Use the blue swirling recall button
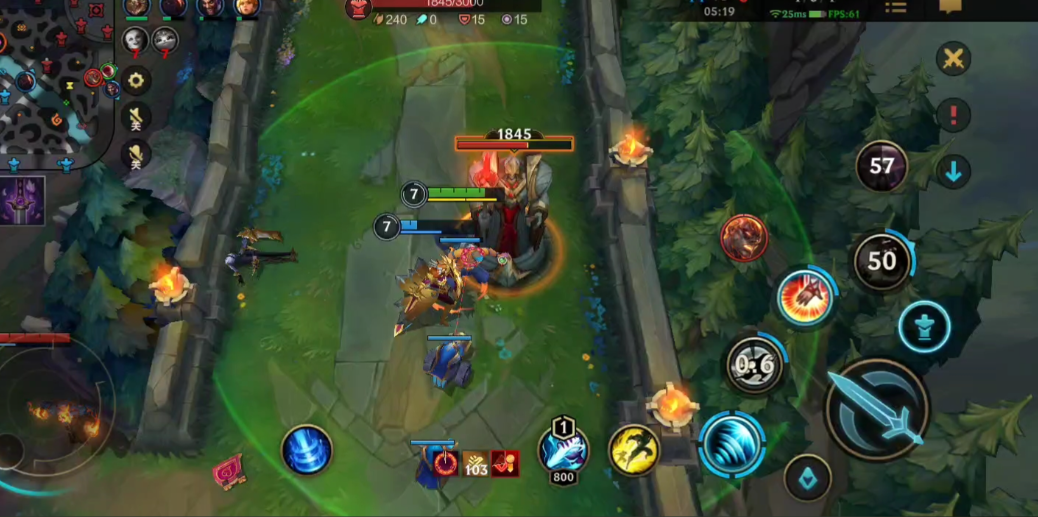The width and height of the screenshot is (1038, 517). [x=307, y=450]
